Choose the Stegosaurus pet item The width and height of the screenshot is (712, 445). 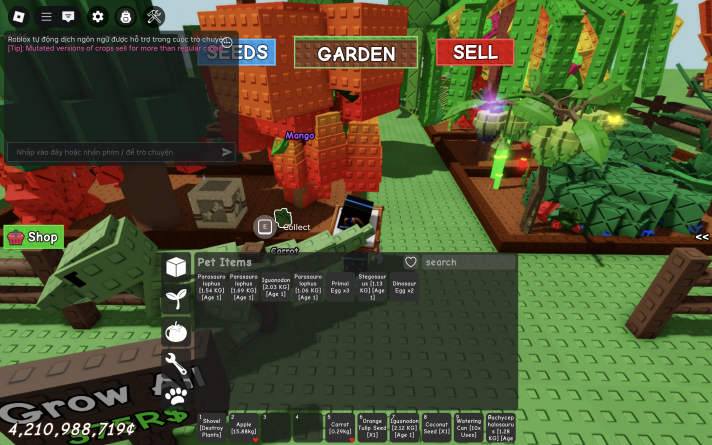372,288
